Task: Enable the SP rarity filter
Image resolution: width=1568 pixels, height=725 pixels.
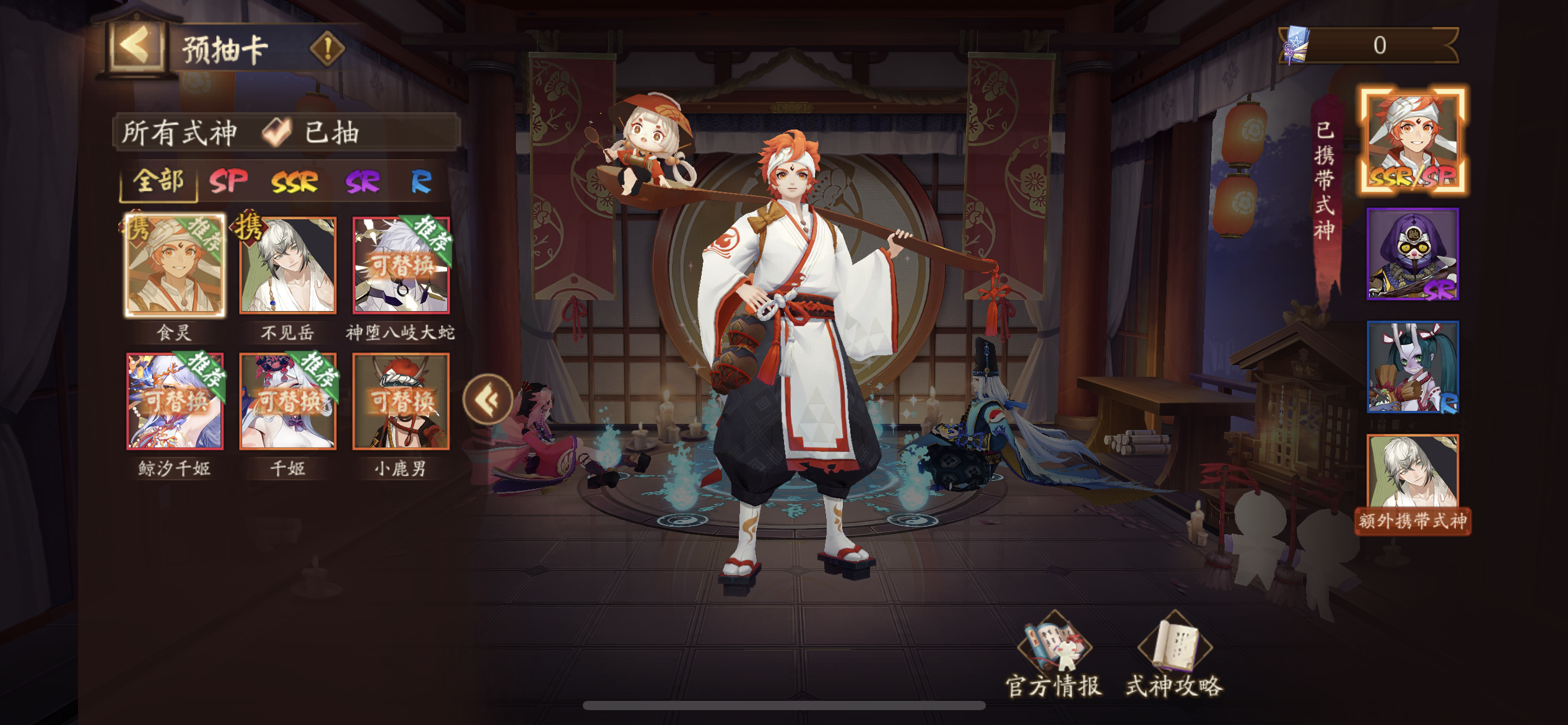Action: pyautogui.click(x=229, y=182)
